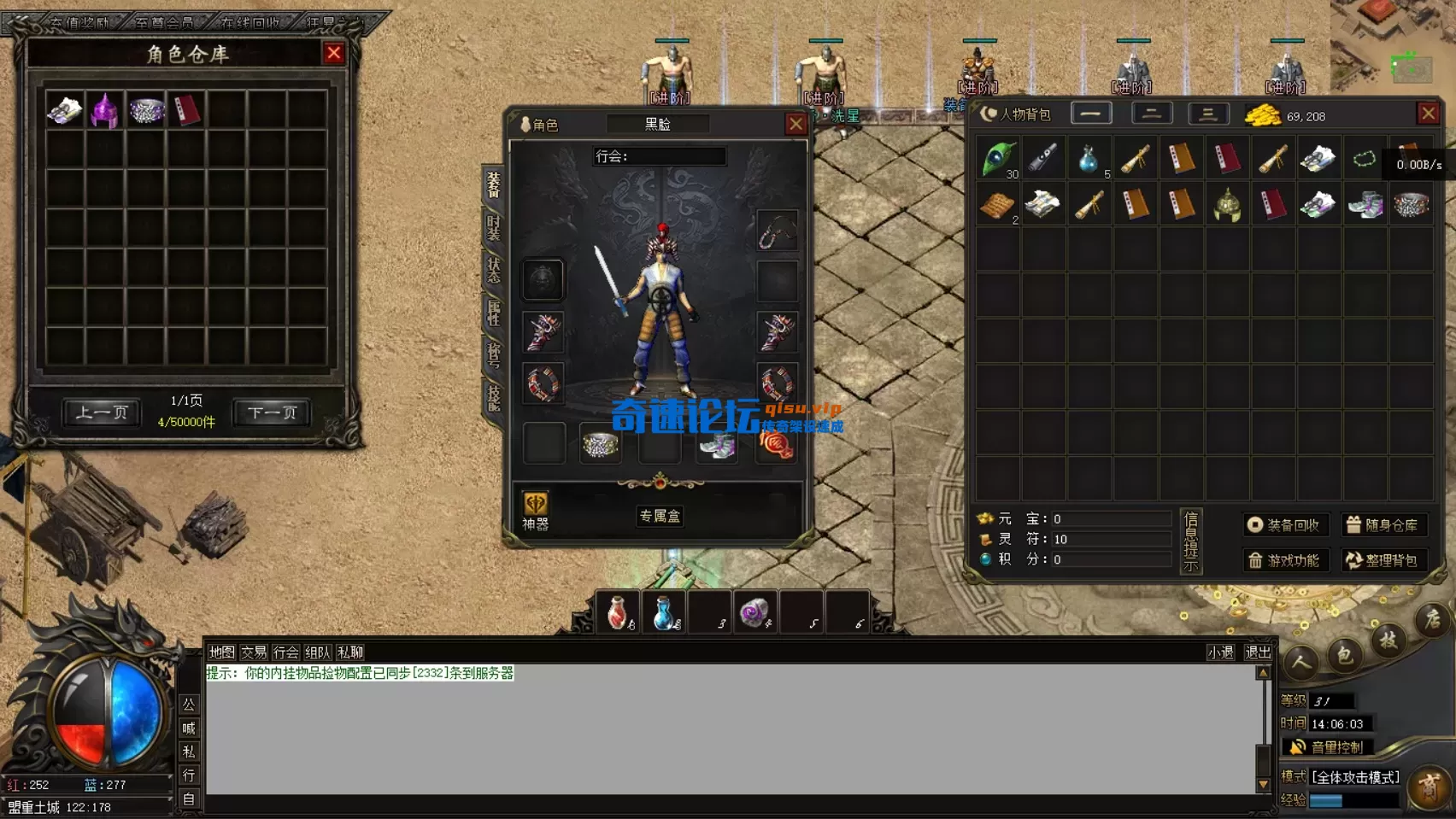Click the 退出 exit button

click(x=1257, y=652)
